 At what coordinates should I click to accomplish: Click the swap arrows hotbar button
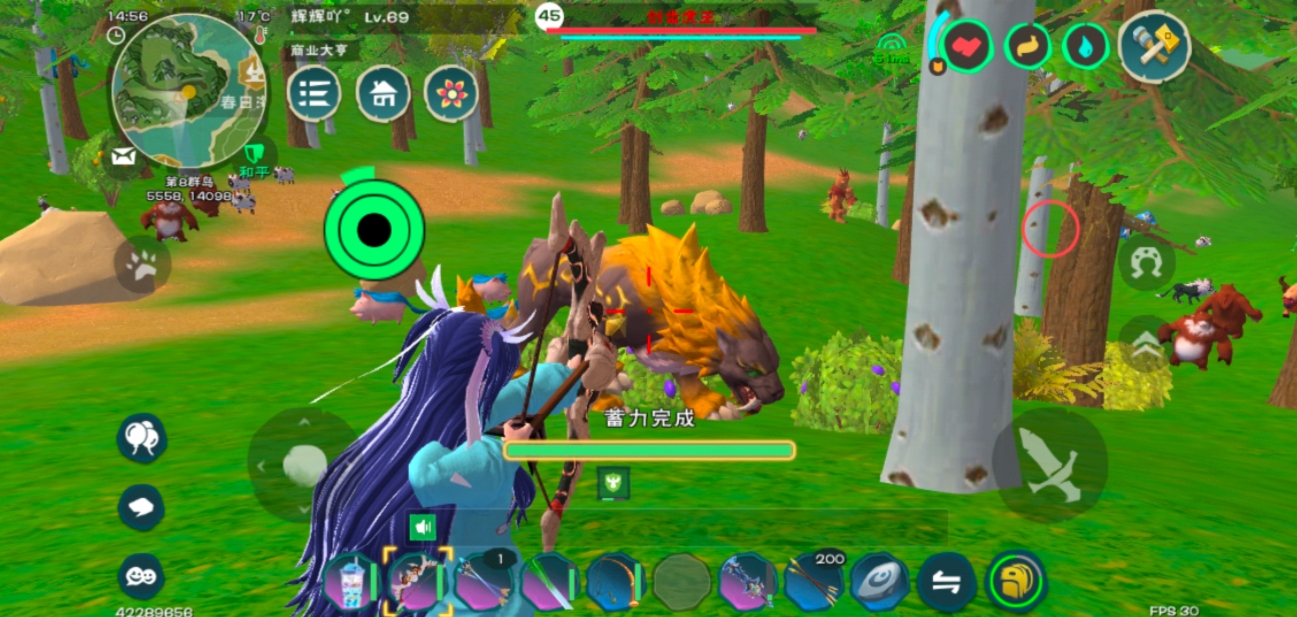(946, 582)
